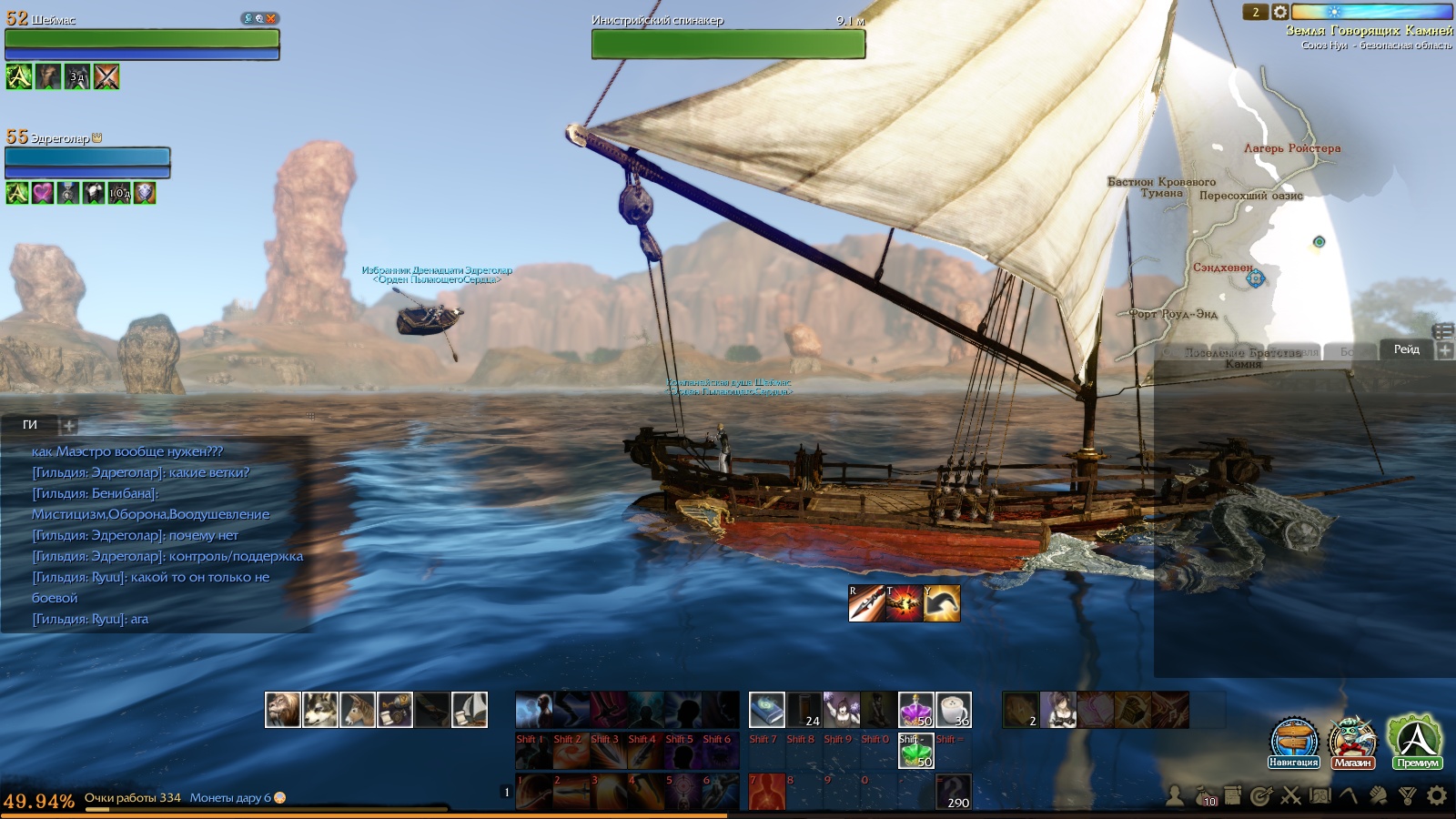
Task: Use the coffee cup item with 36 charges
Action: 954,710
